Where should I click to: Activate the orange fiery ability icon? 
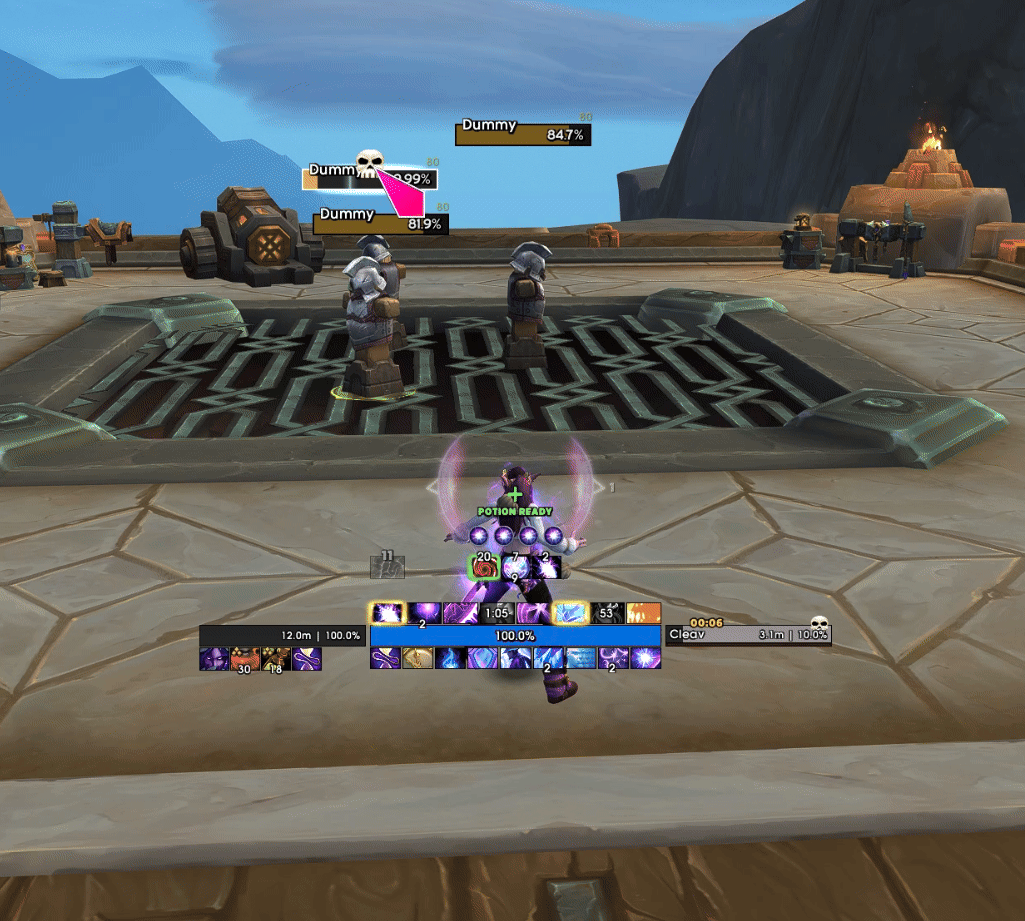pyautogui.click(x=643, y=613)
